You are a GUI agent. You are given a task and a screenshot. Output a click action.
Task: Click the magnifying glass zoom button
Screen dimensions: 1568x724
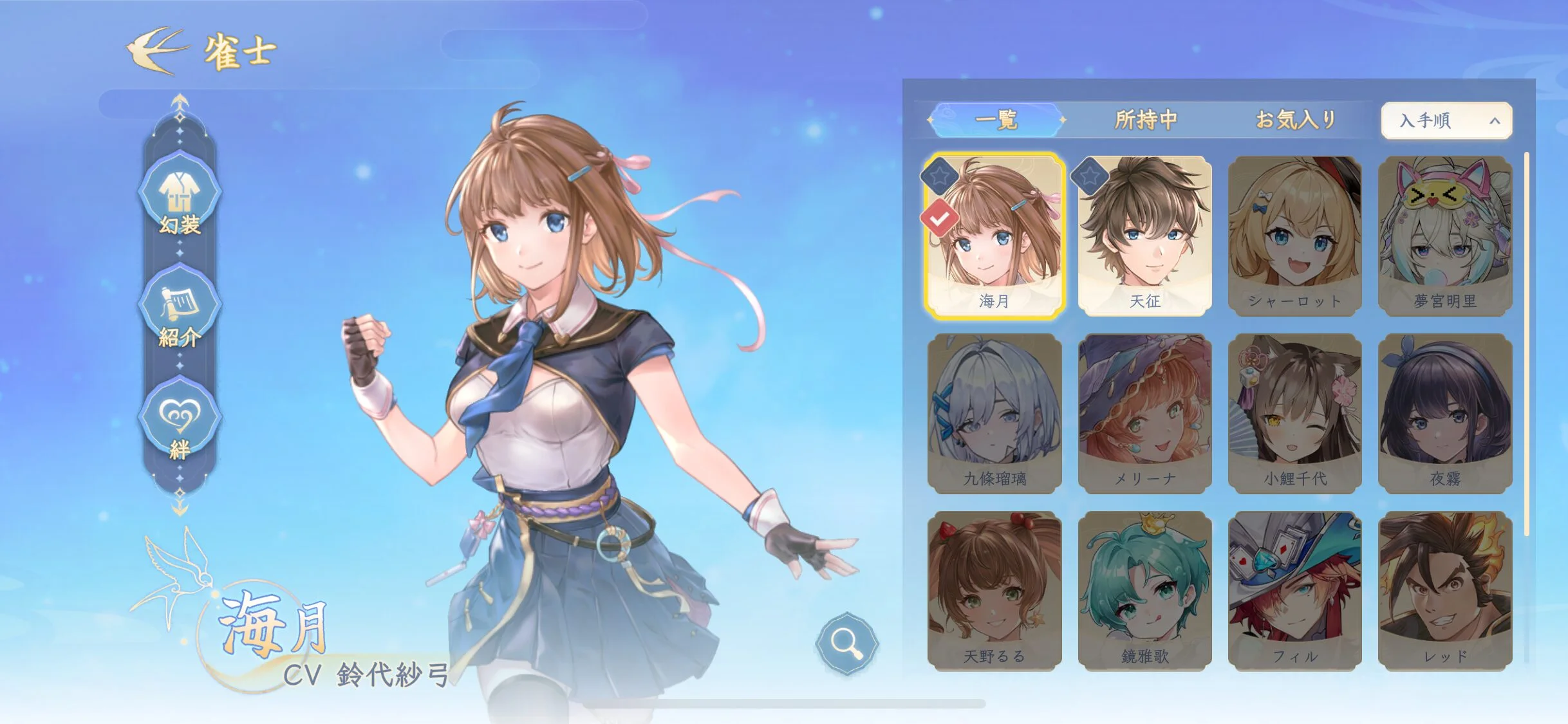click(846, 642)
